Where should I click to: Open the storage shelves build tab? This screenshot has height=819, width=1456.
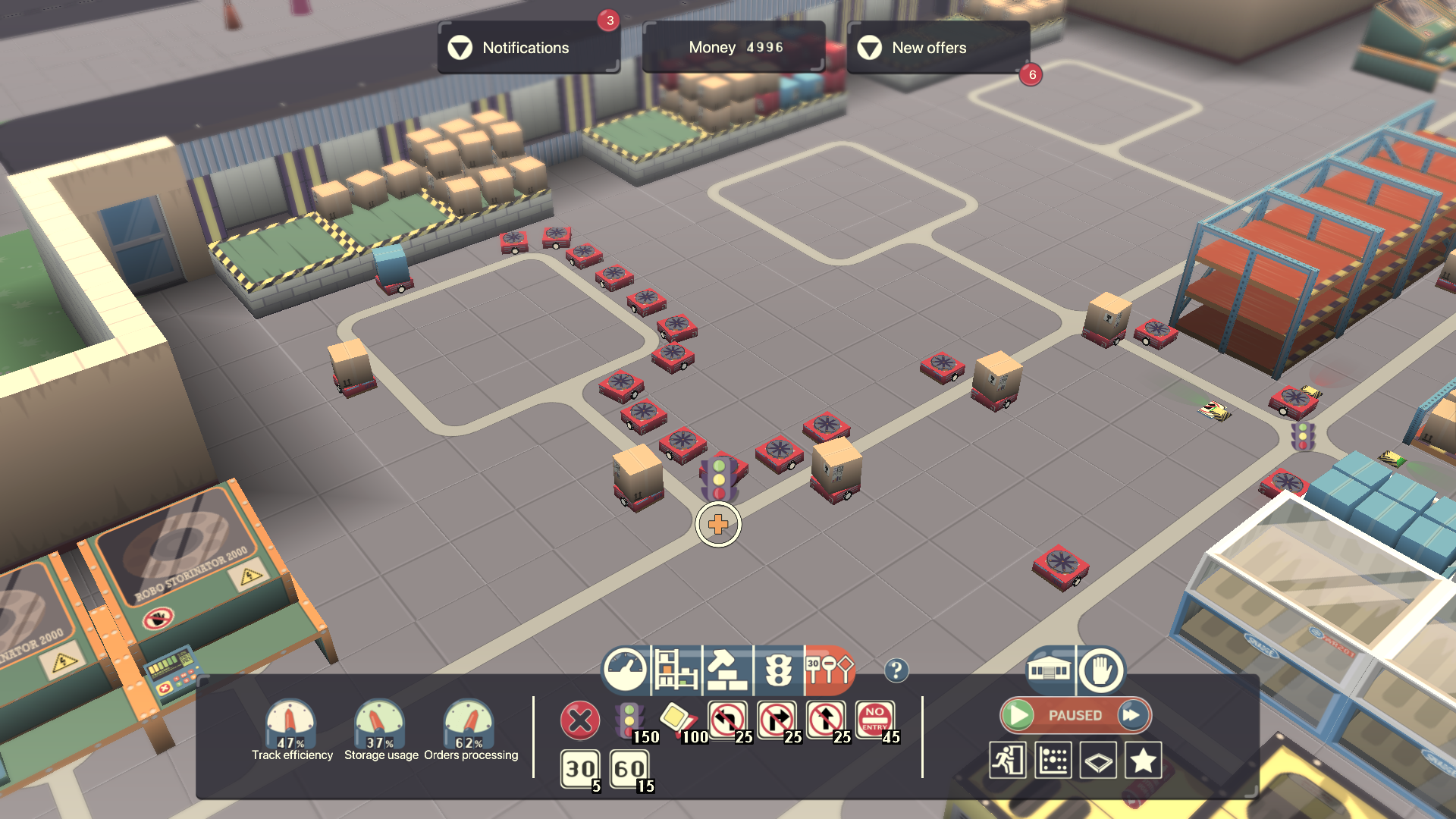(x=676, y=670)
